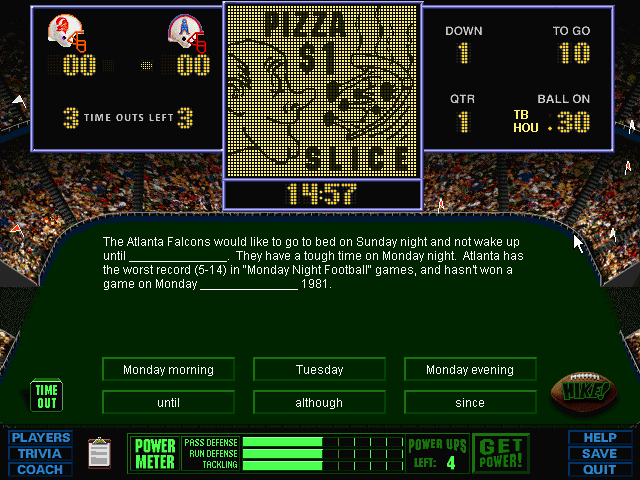
Task: Open the clipboard icon
Action: (99, 453)
